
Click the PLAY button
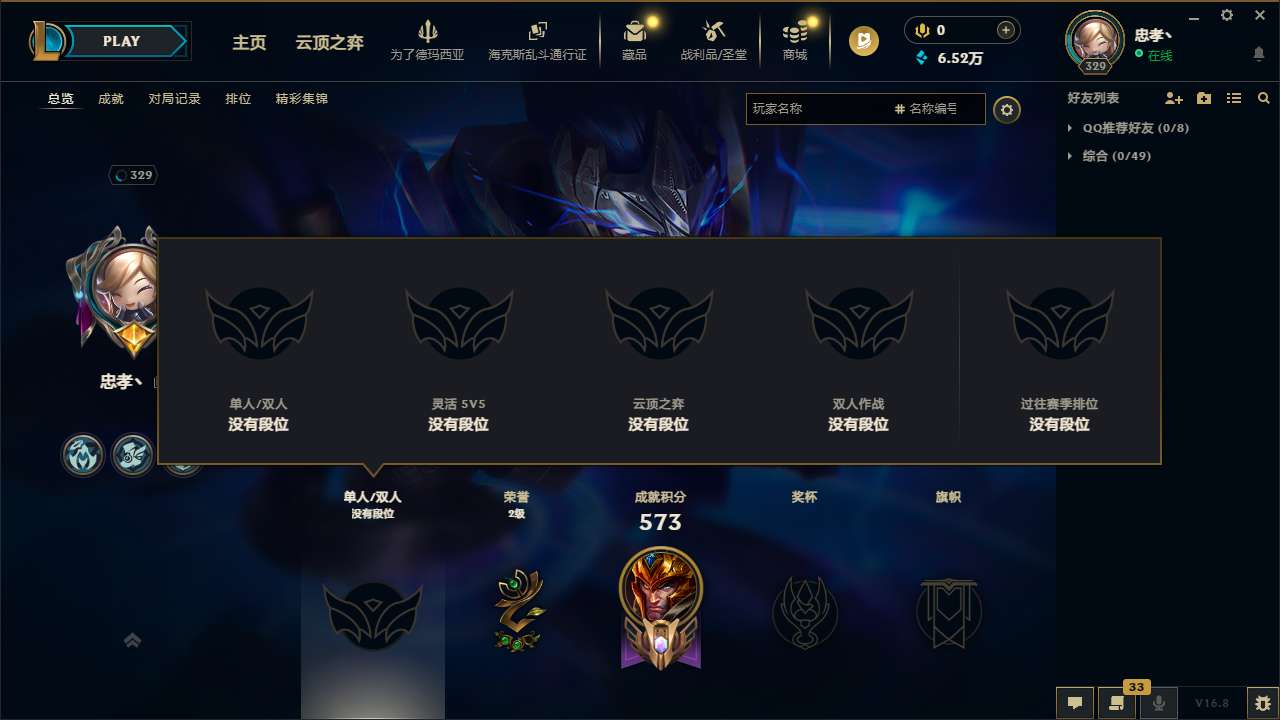[122, 41]
